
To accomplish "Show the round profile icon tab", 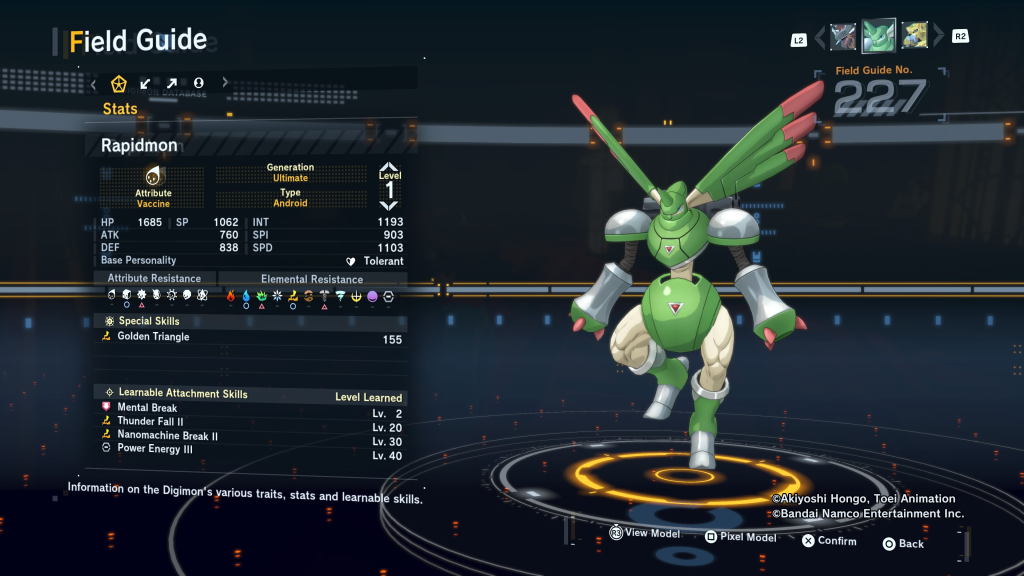I will click(199, 83).
